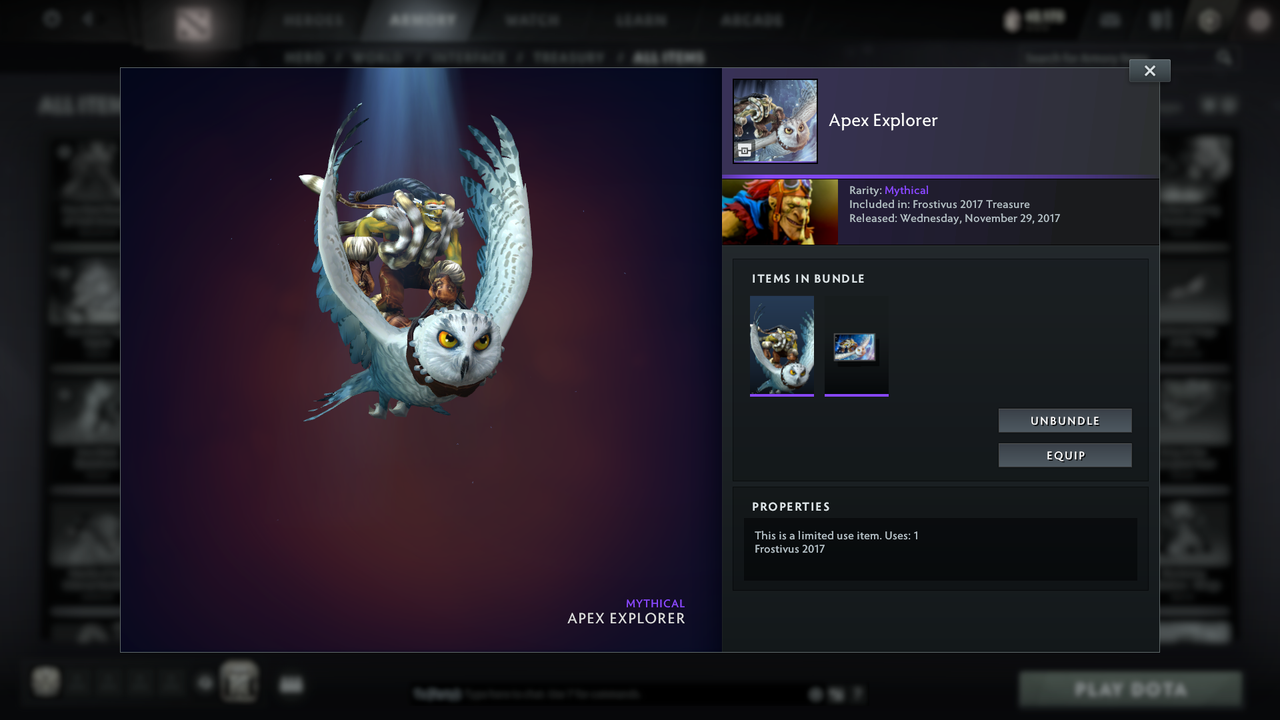Click the back arrow beside the Dota logo
Viewport: 1280px width, 720px height.
tap(88, 18)
